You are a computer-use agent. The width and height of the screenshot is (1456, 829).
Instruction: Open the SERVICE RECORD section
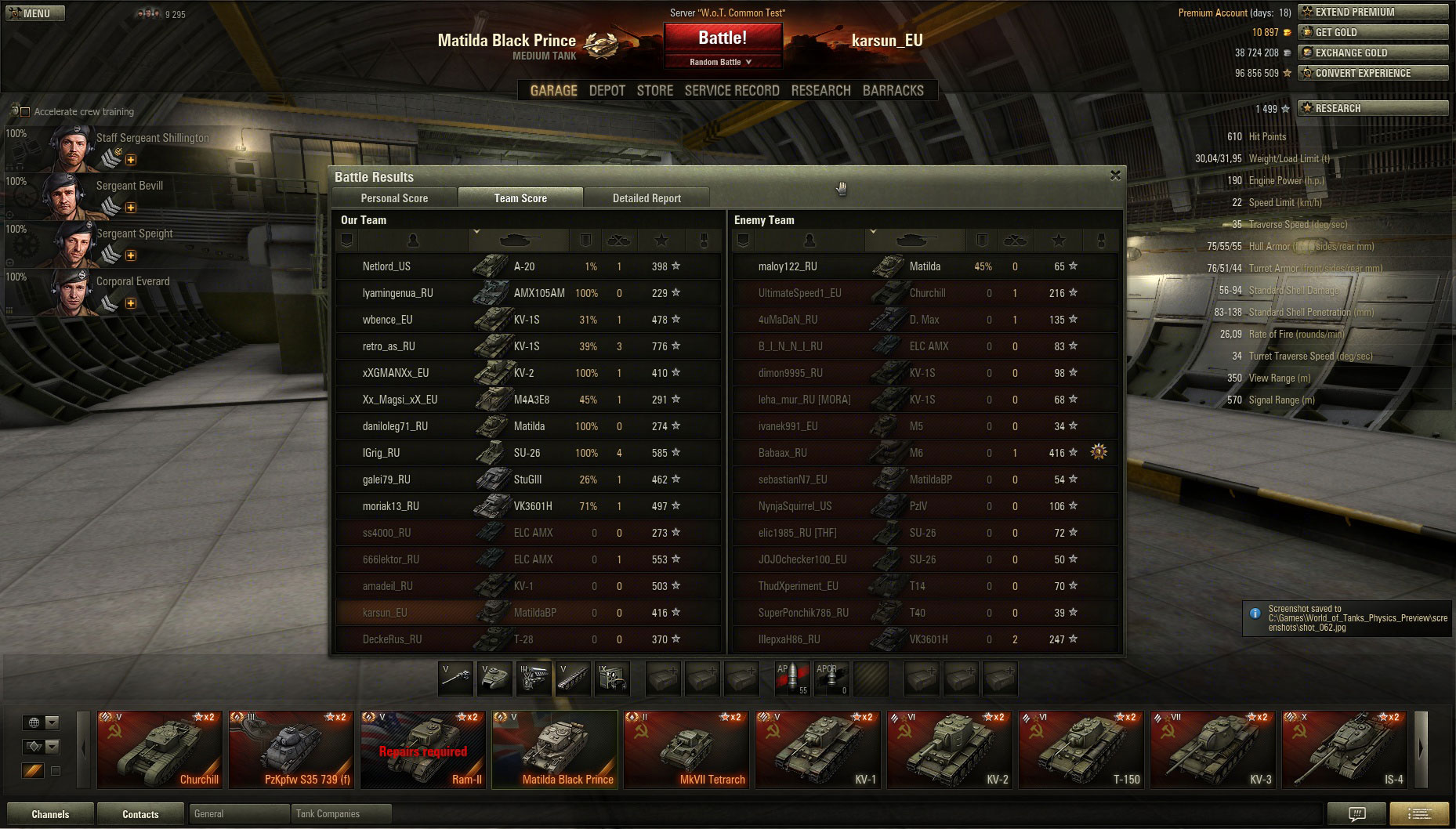coord(731,91)
